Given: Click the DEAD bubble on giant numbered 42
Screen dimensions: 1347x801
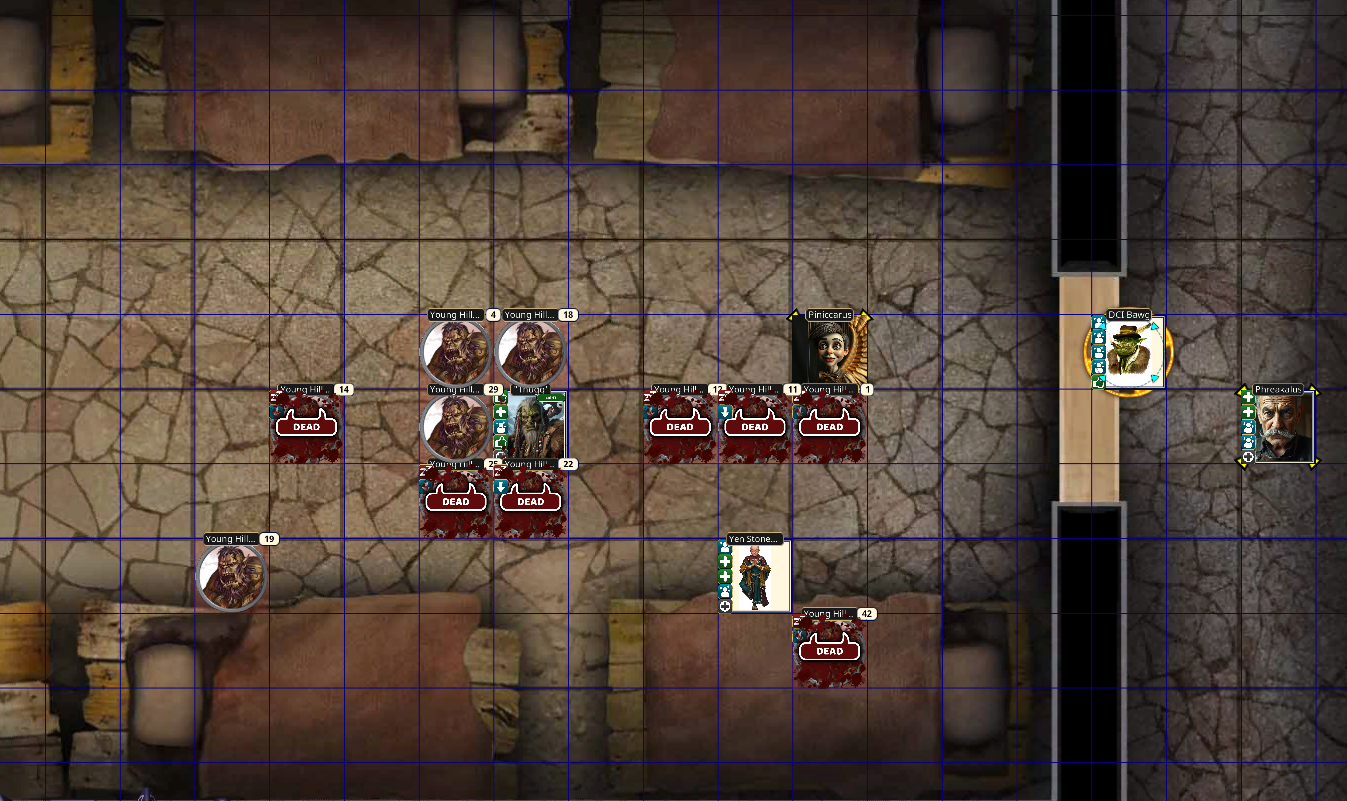Looking at the screenshot, I should (829, 651).
